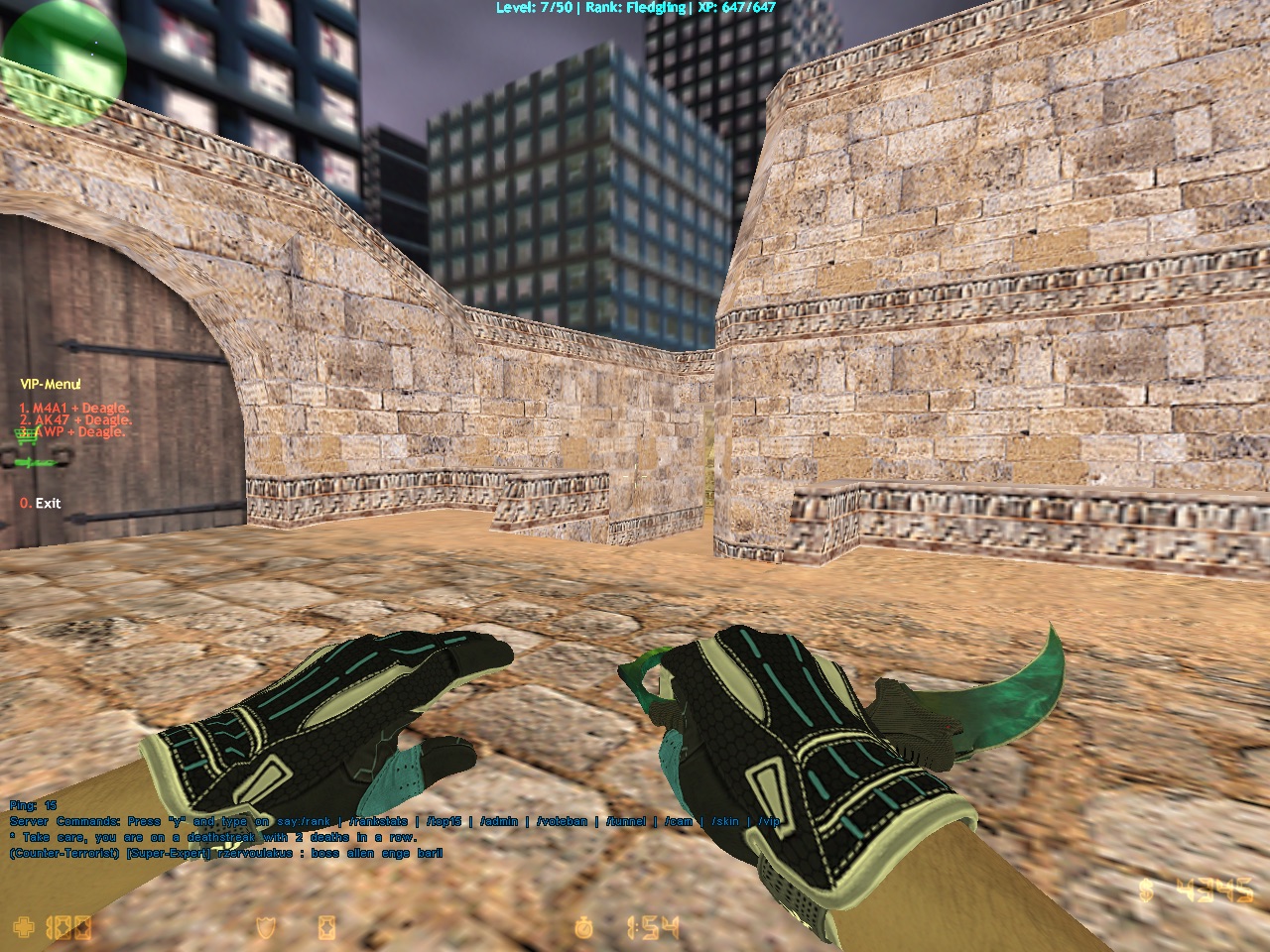The width and height of the screenshot is (1270, 952).
Task: Exit the VIP menu
Action: [41, 503]
